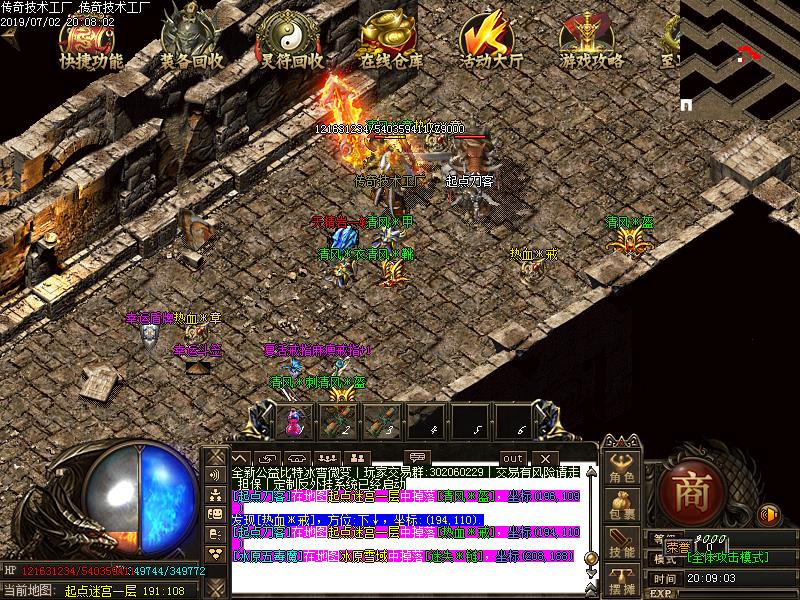Select the red potion hotbar slot
Screen dimensions: 800x600
(x=294, y=421)
